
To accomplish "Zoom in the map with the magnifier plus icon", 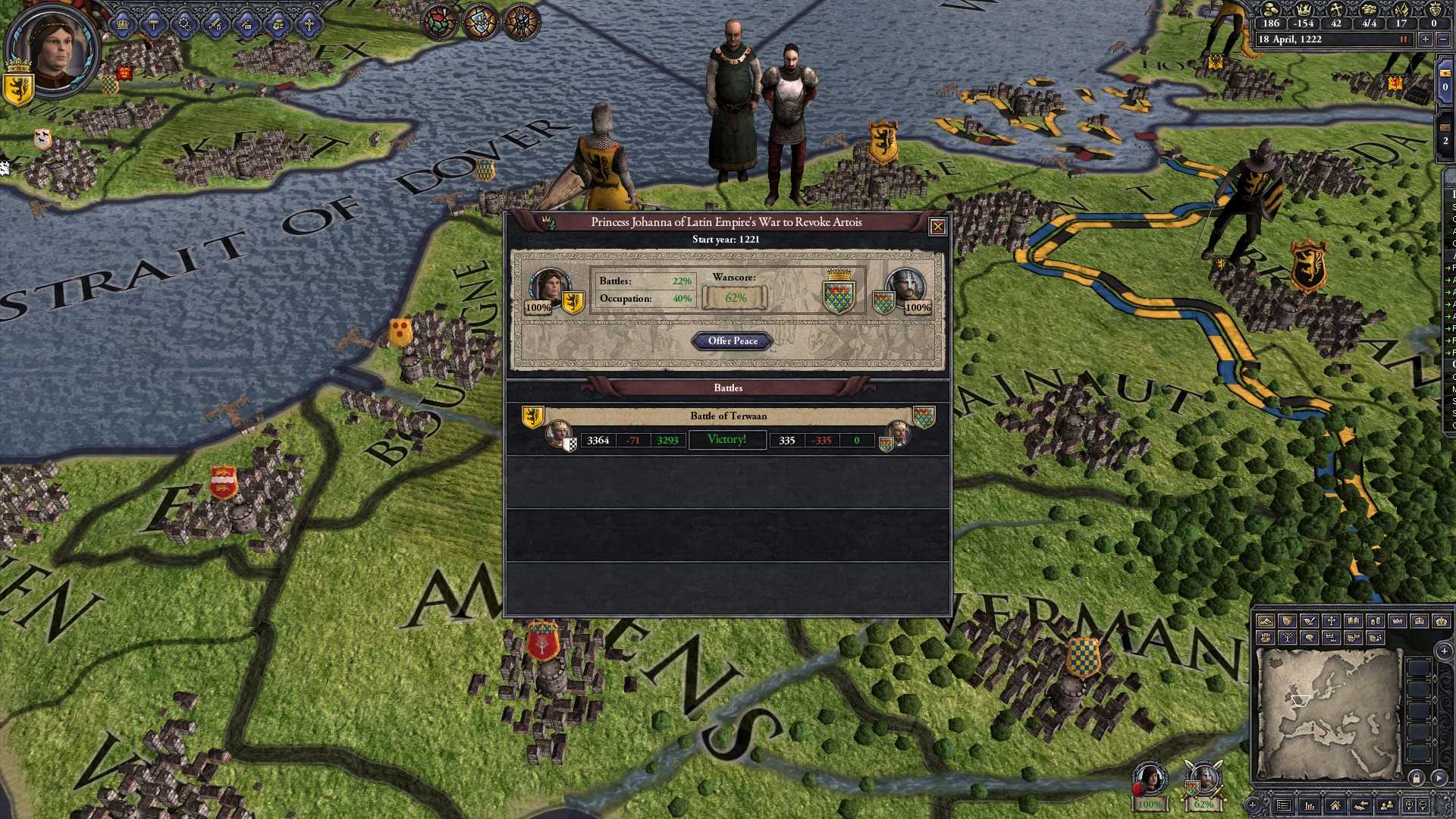I will [x=1409, y=804].
